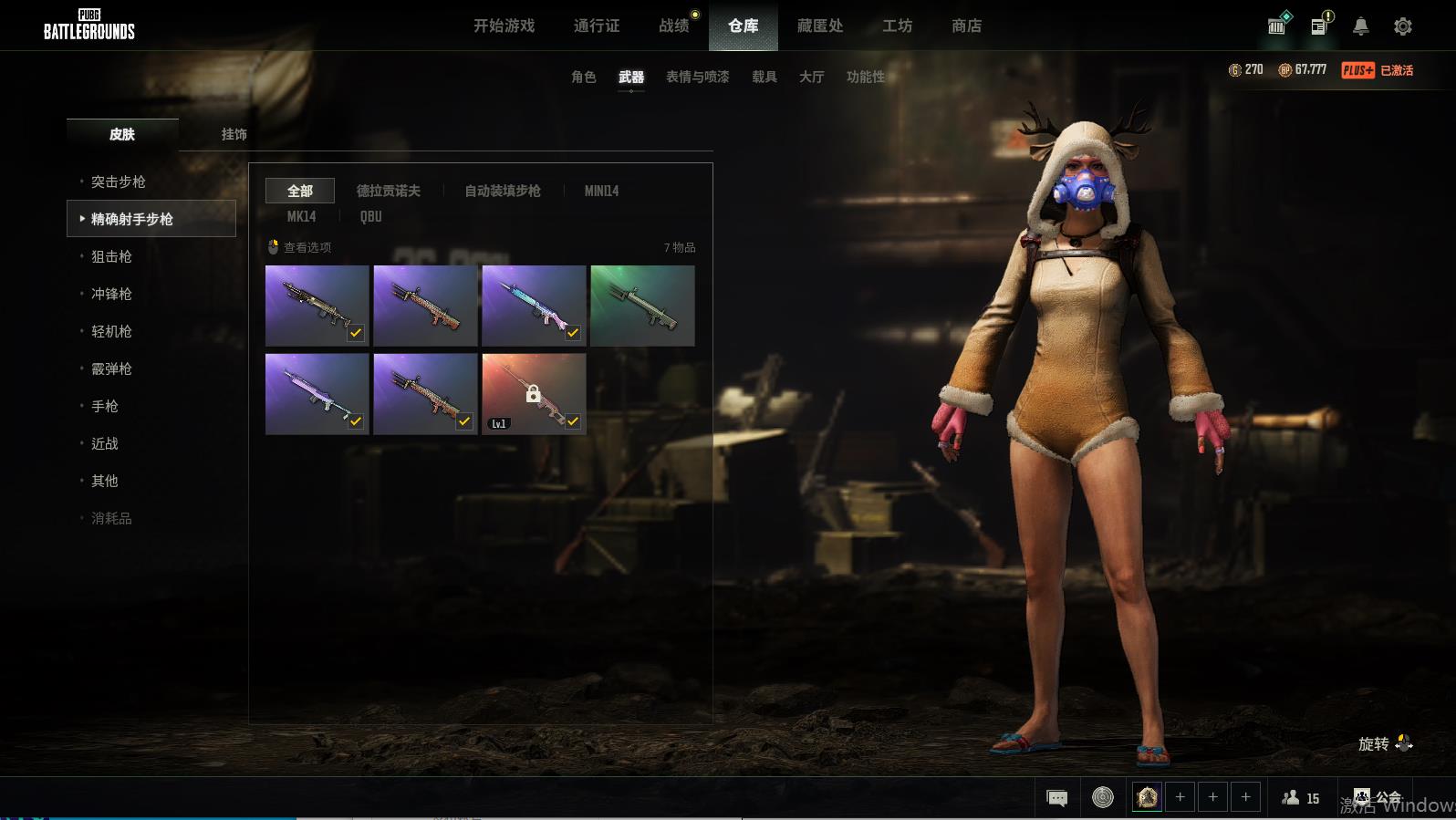Open the 工坊 workshop page
The image size is (1456, 820).
pyautogui.click(x=897, y=26)
